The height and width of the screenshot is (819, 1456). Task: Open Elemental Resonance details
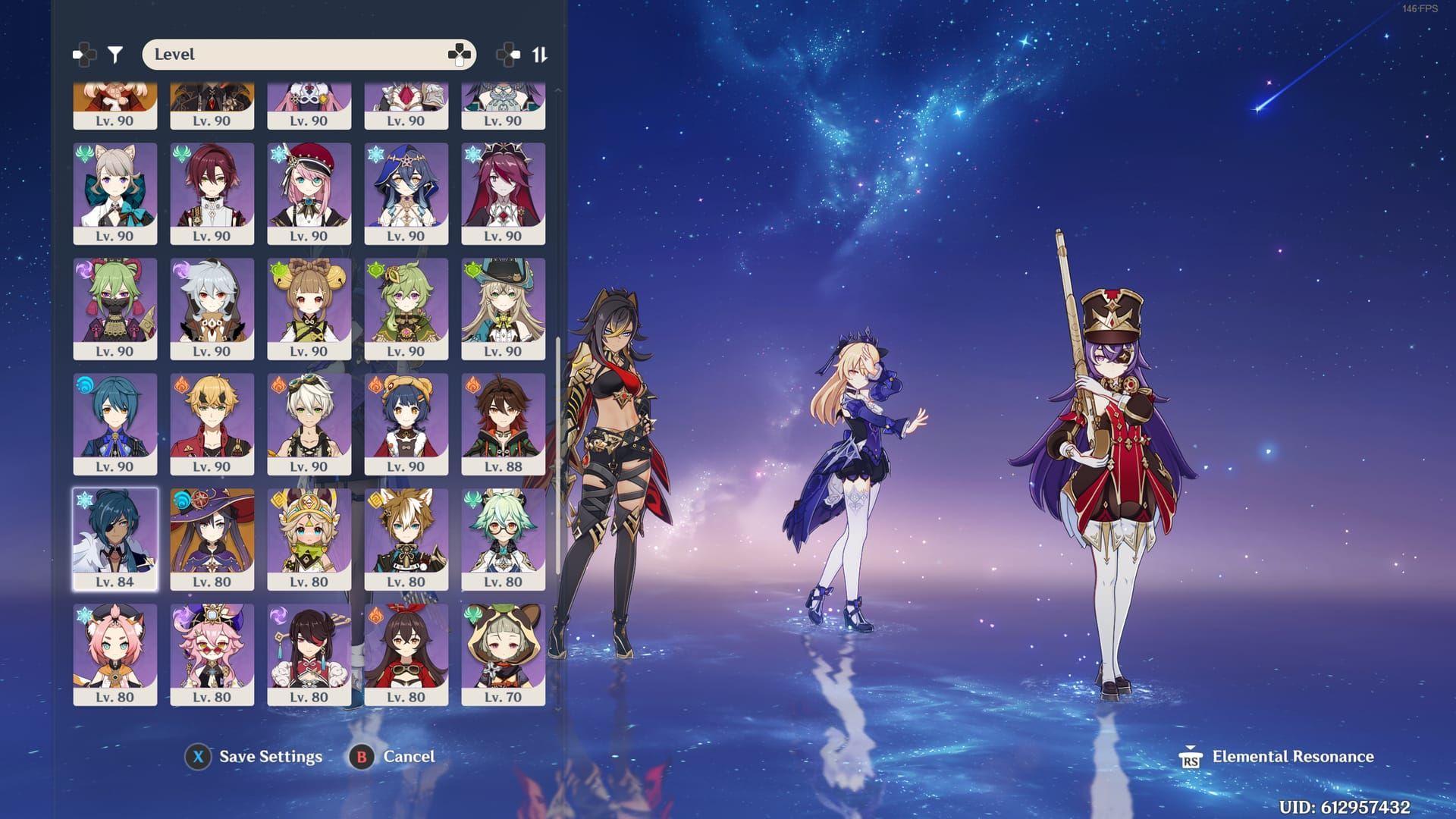tap(1279, 757)
